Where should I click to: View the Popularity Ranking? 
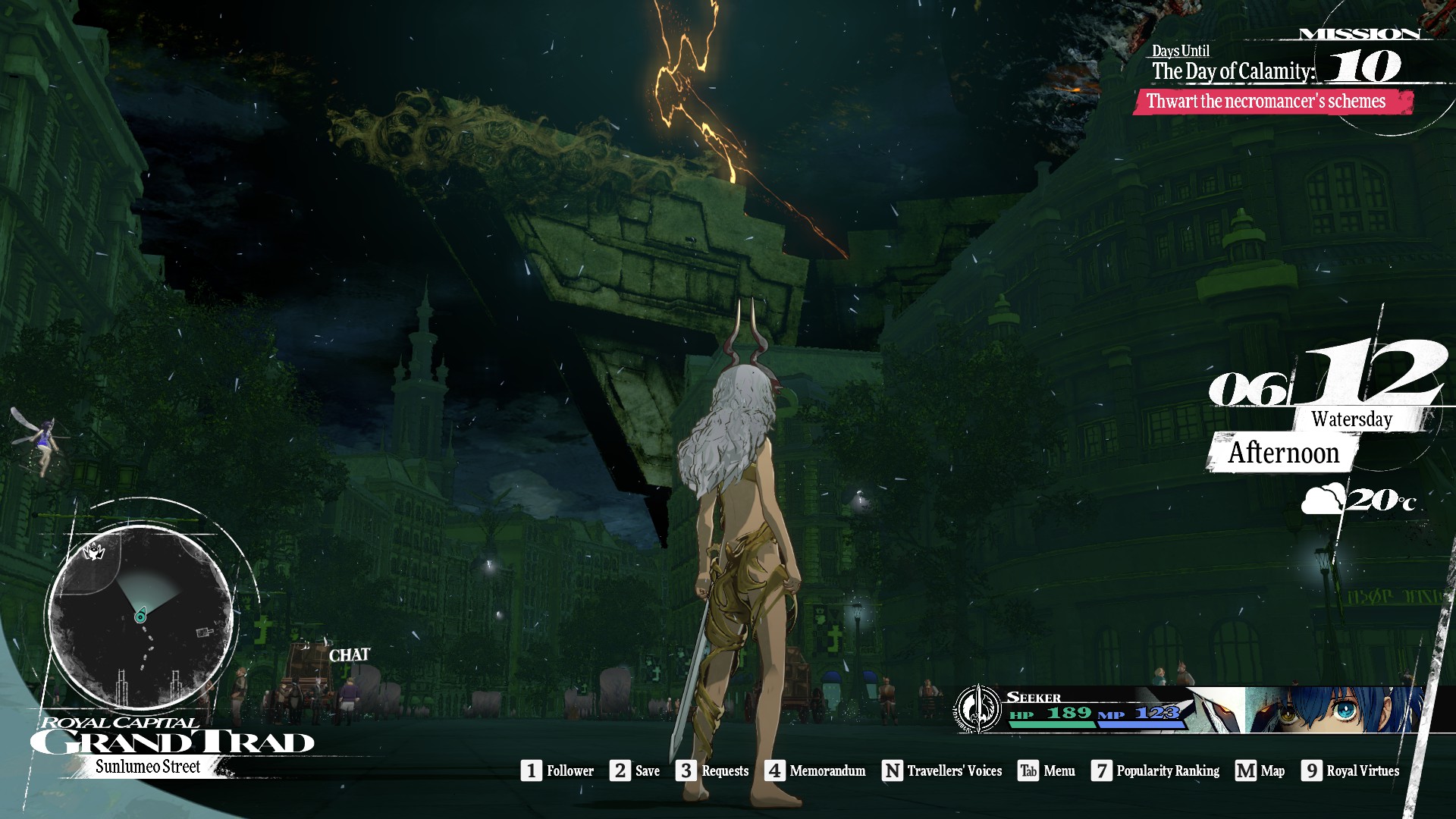click(1156, 770)
